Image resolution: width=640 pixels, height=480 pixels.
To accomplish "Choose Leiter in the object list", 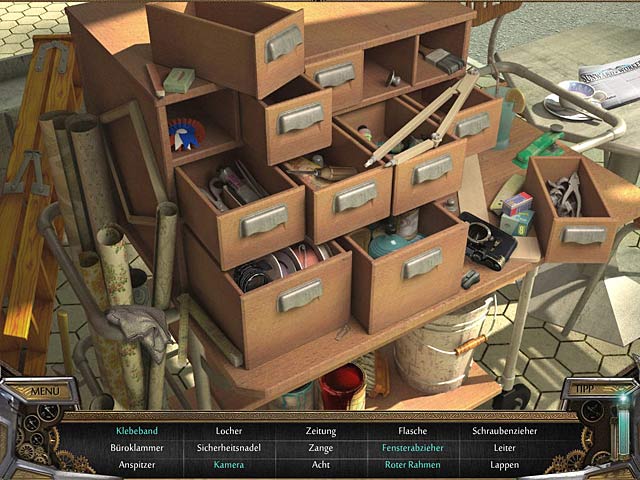I will point(505,447).
